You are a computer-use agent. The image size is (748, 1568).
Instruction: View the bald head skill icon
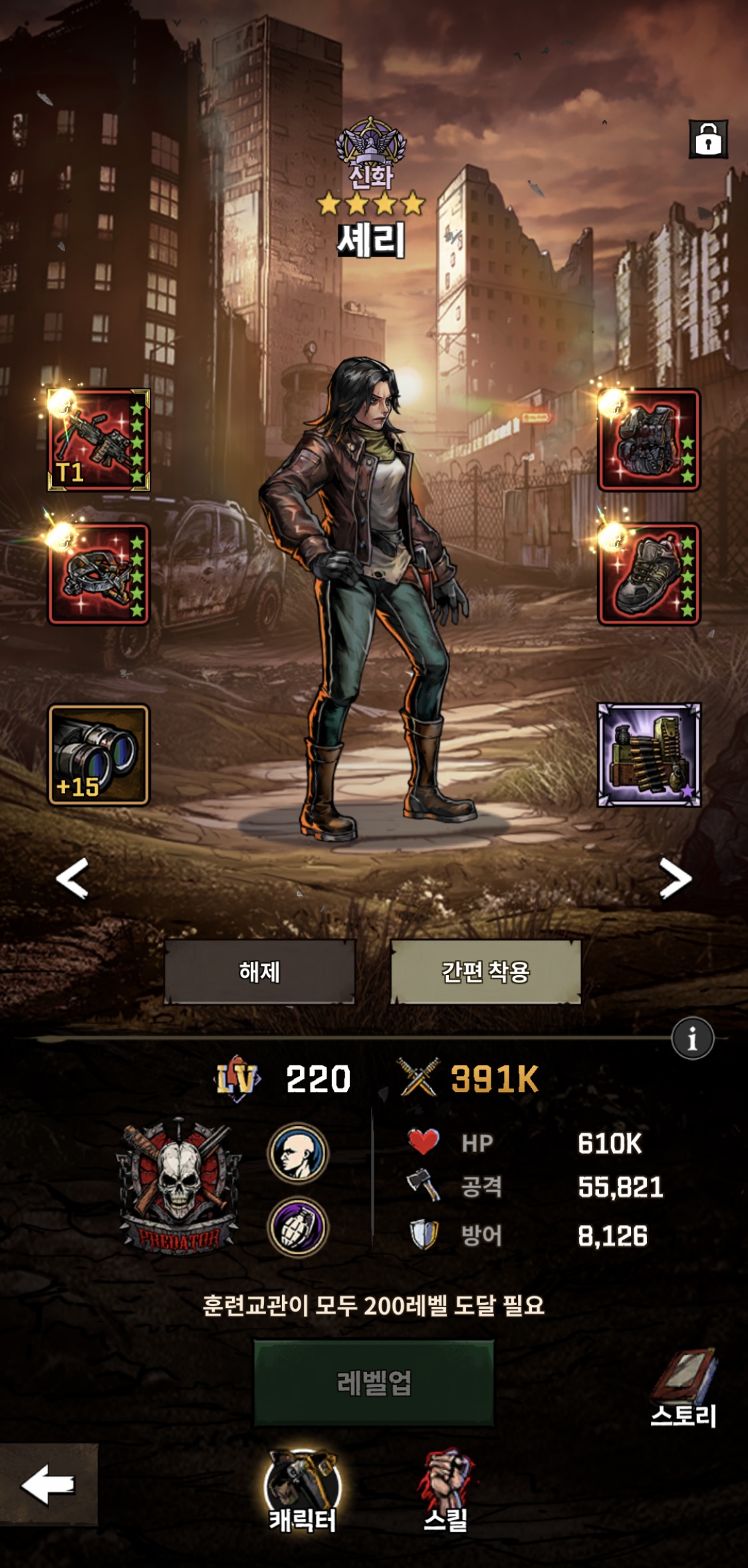[298, 1153]
